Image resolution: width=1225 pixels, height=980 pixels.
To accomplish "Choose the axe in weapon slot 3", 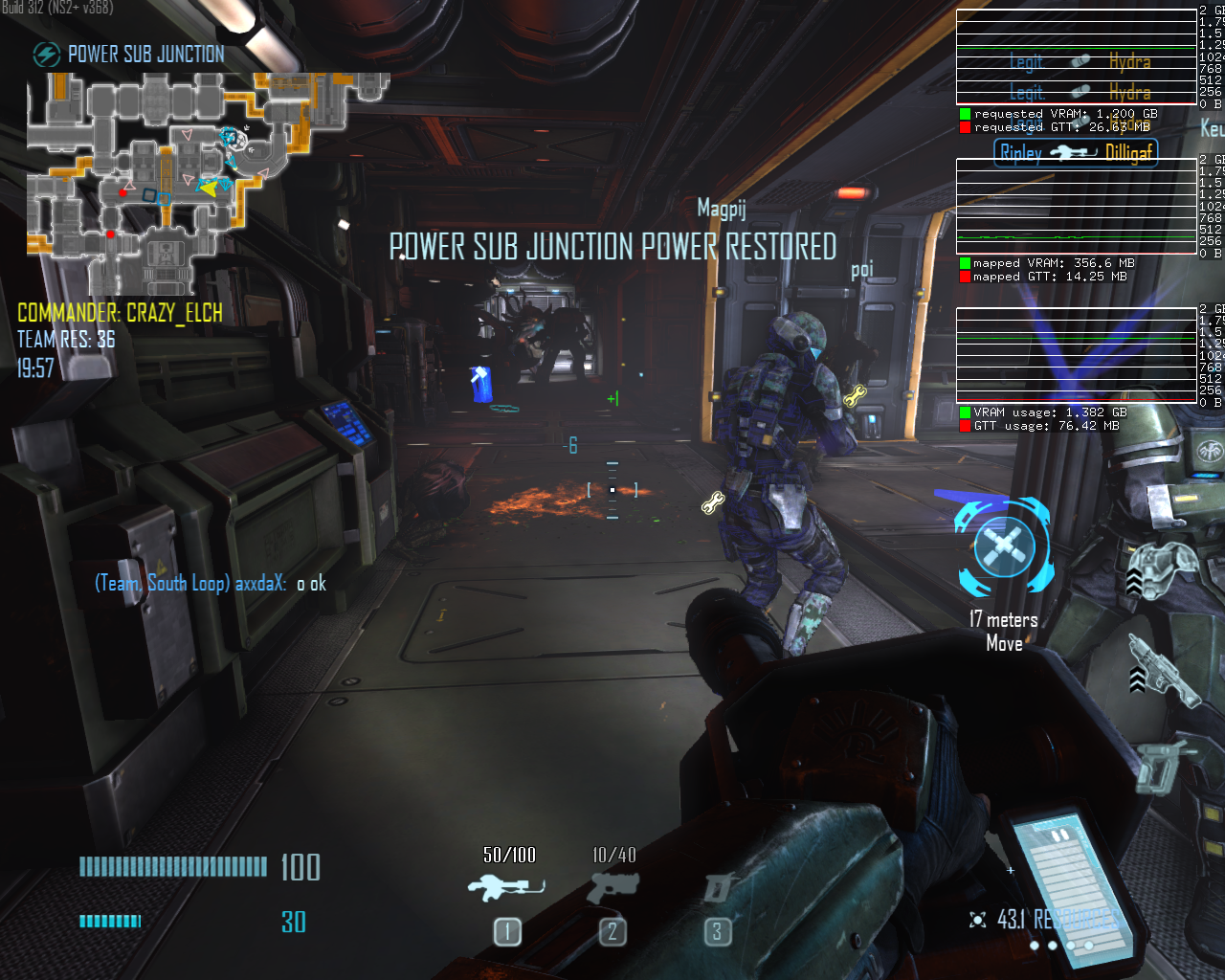I will tap(718, 889).
